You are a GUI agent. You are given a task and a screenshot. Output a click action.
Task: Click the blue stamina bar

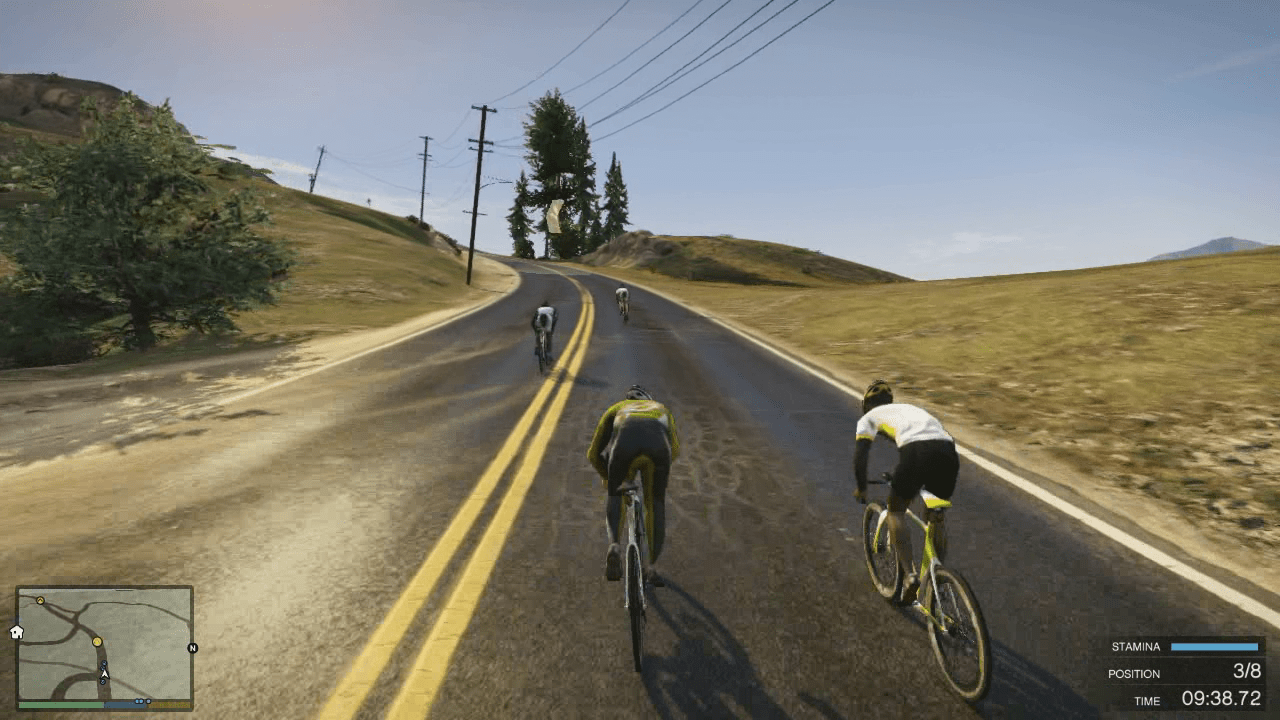pyautogui.click(x=1215, y=646)
